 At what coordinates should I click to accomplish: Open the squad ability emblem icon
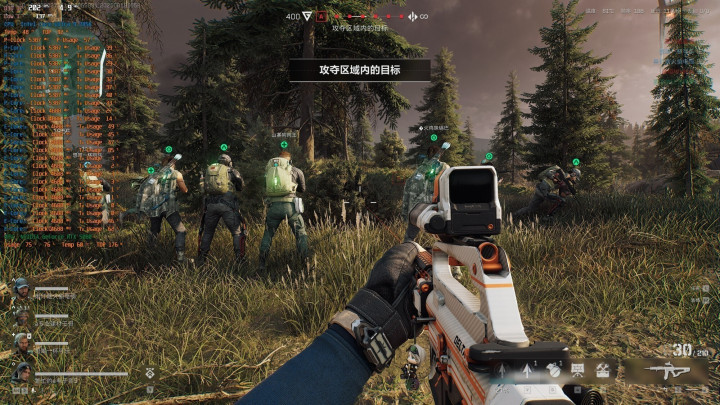[150, 372]
